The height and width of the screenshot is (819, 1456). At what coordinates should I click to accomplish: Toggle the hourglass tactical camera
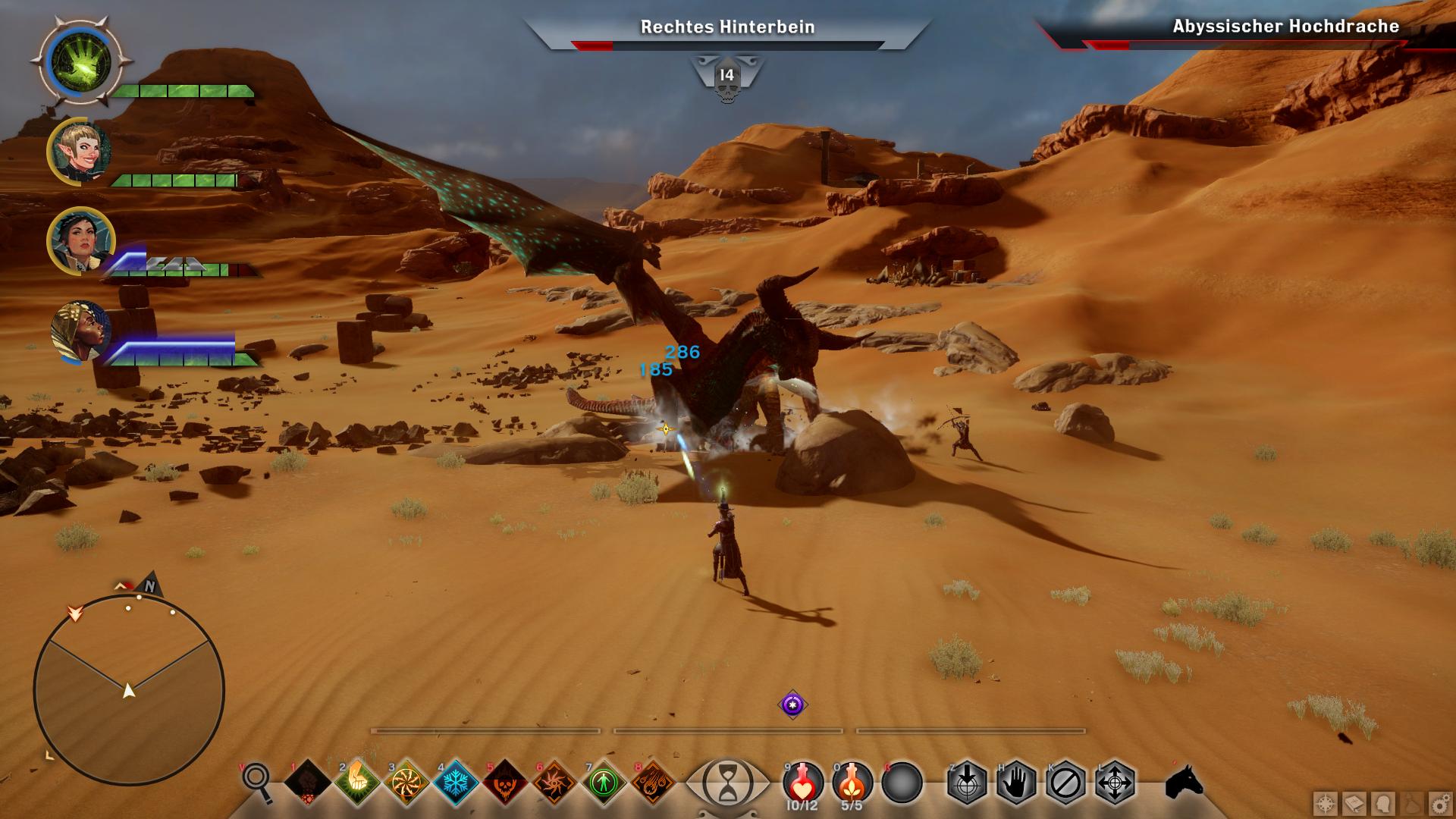(x=727, y=782)
